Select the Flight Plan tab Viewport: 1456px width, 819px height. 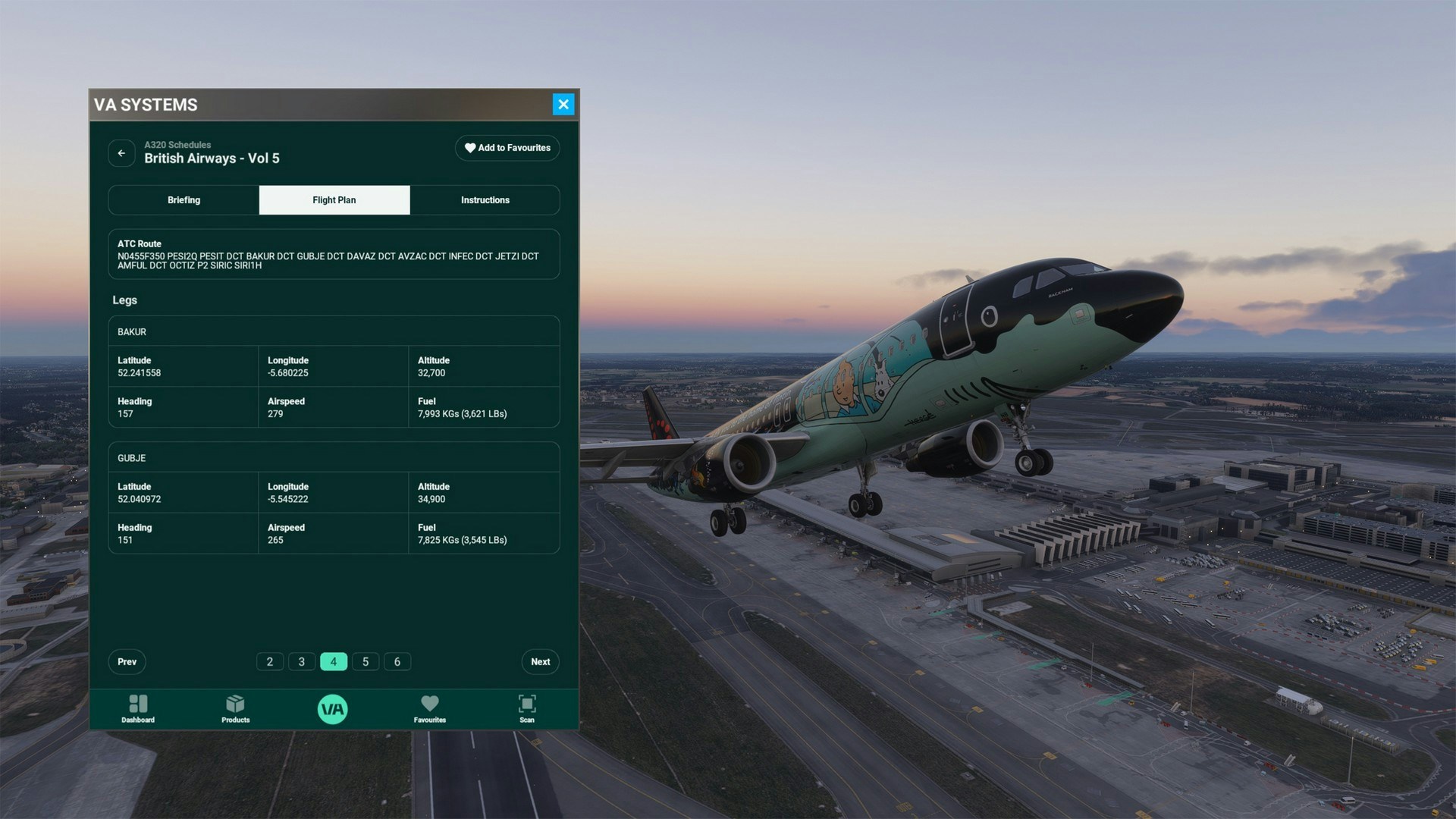[334, 200]
